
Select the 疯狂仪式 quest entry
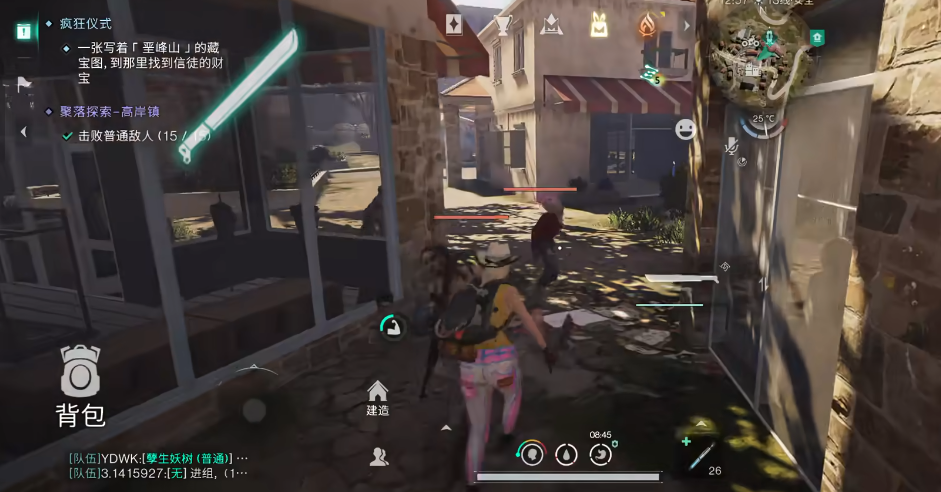tap(86, 22)
